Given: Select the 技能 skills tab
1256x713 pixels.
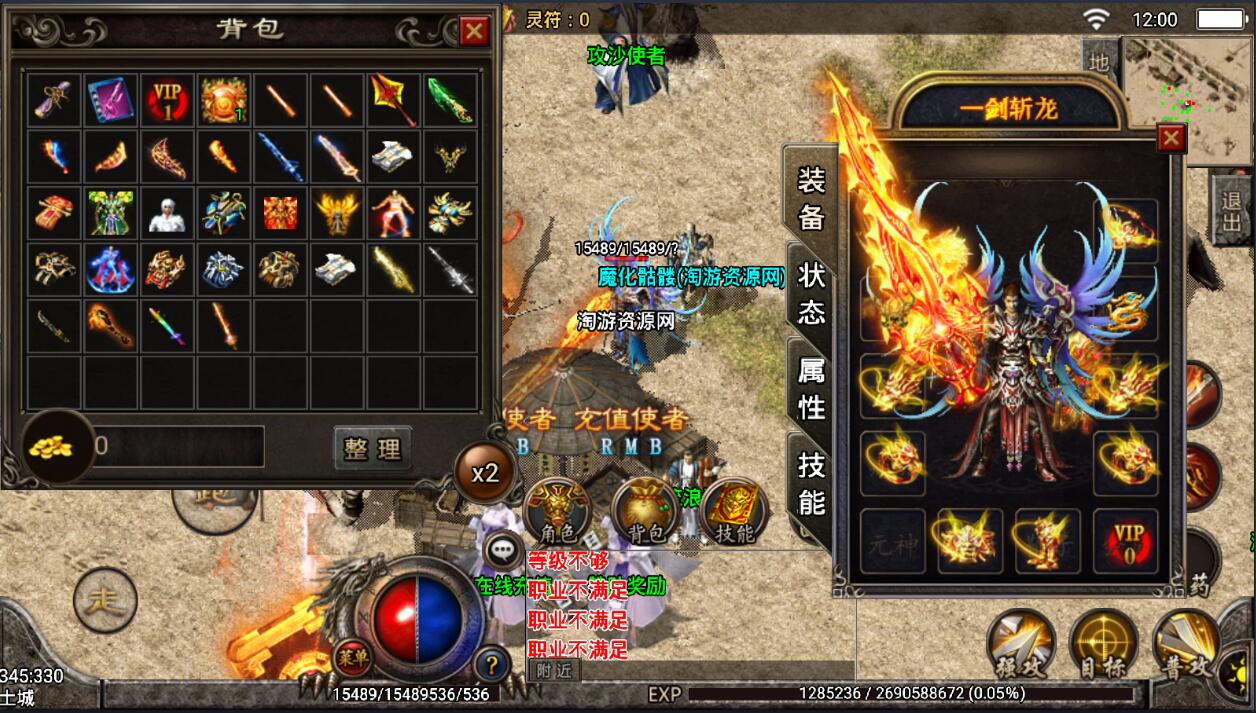Looking at the screenshot, I should tap(811, 482).
